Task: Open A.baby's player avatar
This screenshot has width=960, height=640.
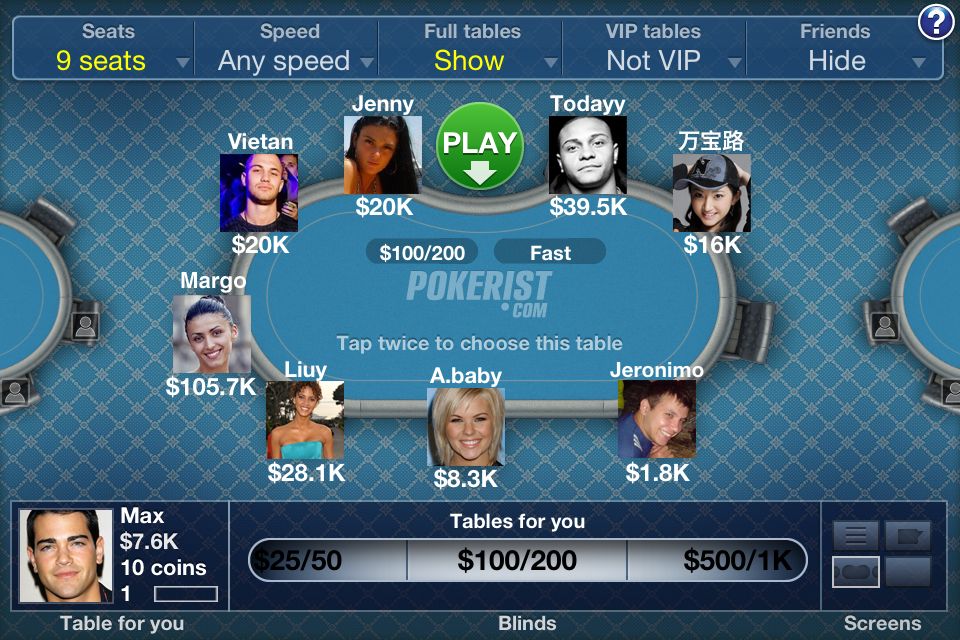Action: click(466, 427)
